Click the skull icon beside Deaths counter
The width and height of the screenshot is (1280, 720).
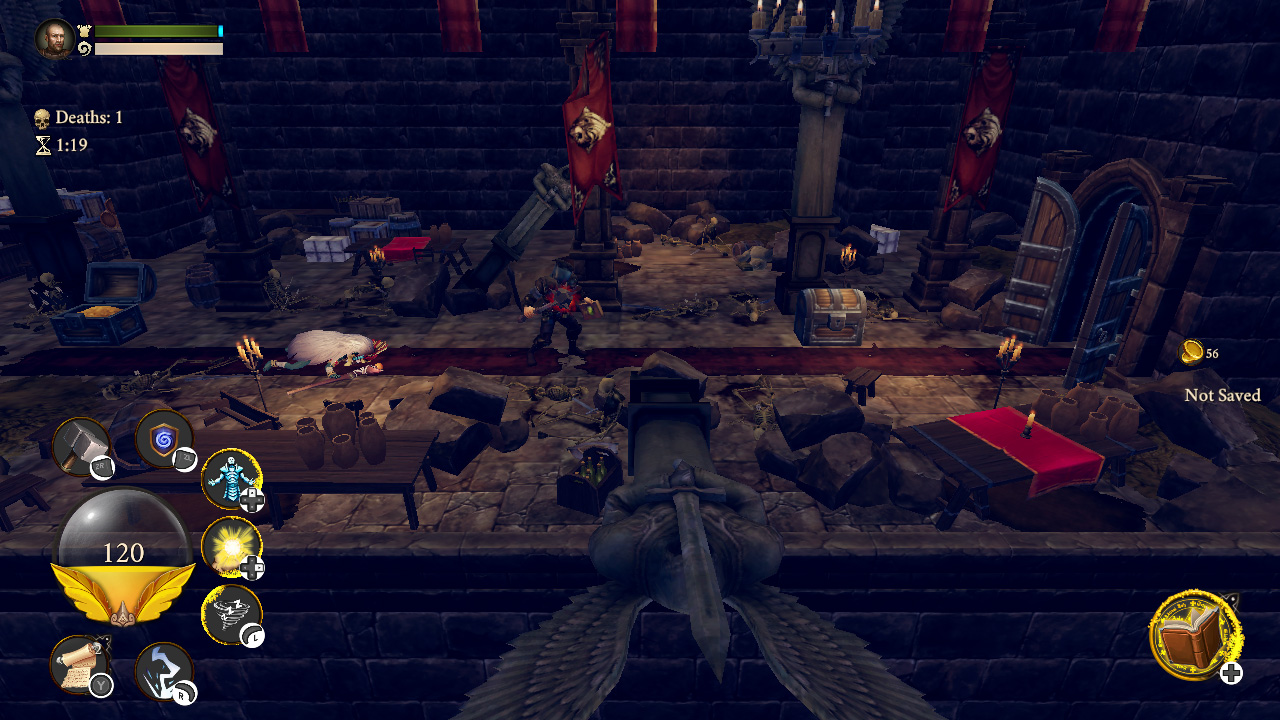click(40, 116)
